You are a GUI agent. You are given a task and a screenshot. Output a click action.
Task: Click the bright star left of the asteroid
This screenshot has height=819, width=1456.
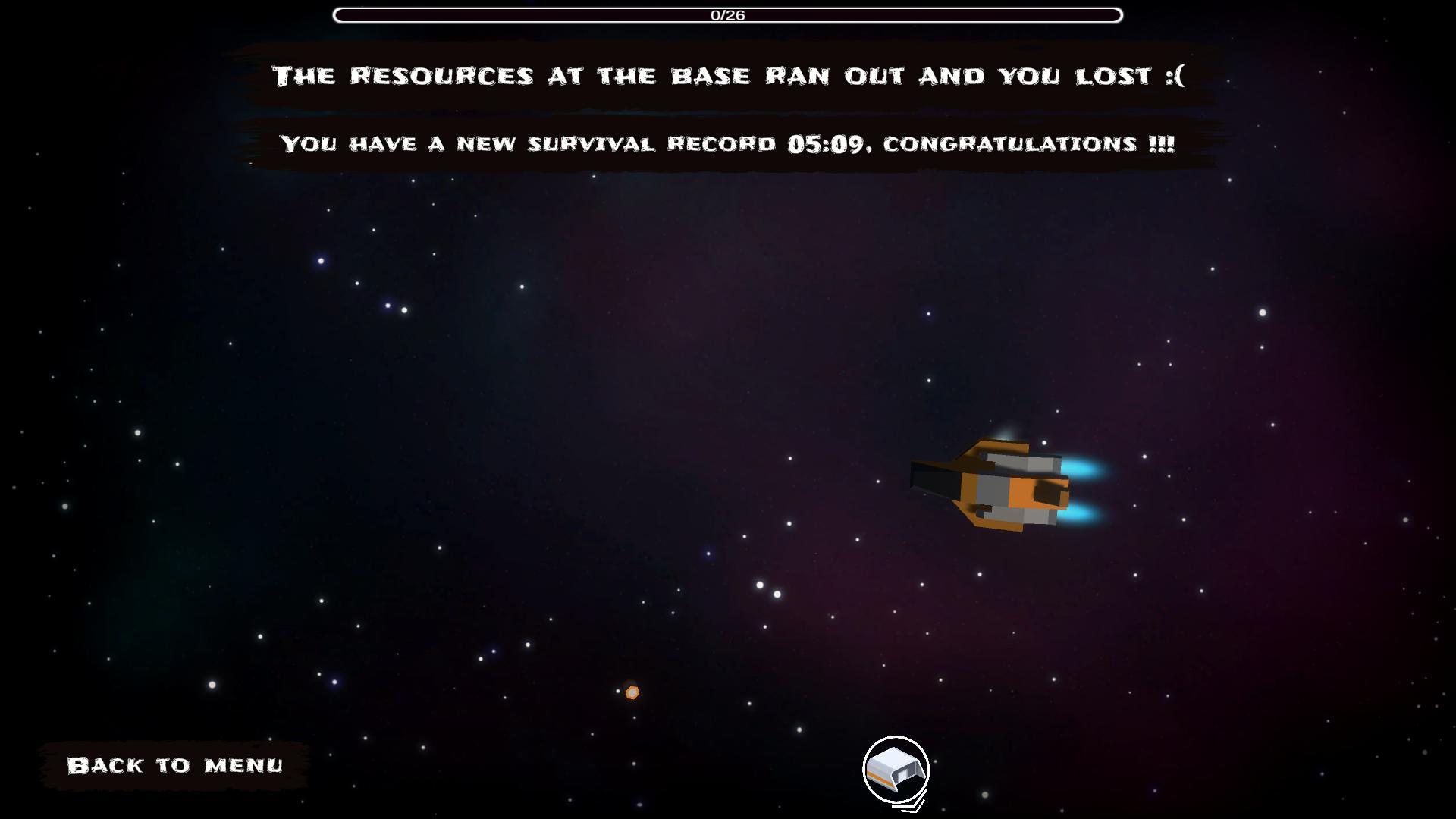click(x=617, y=691)
